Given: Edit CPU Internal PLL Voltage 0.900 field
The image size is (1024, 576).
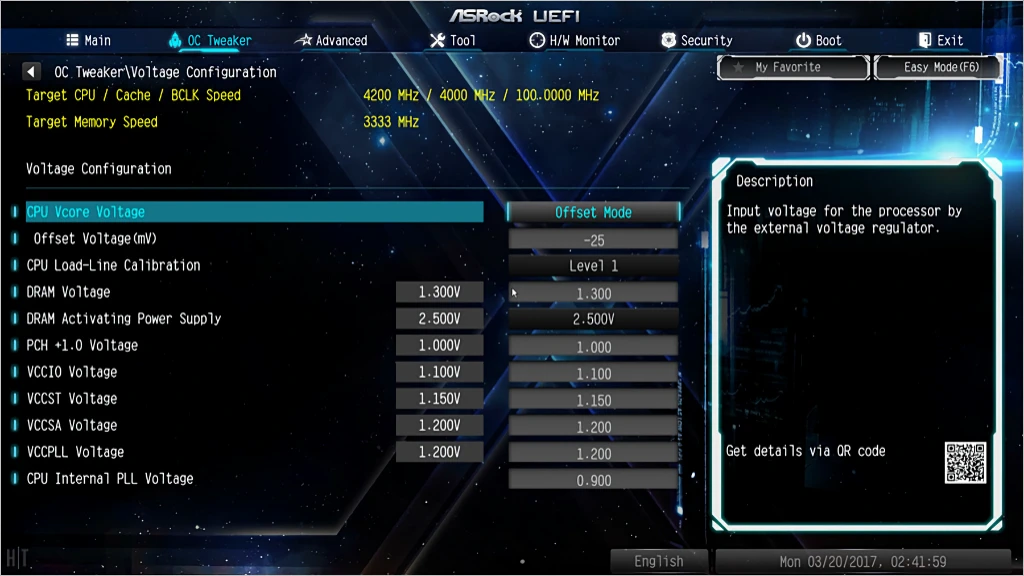Looking at the screenshot, I should pos(593,480).
